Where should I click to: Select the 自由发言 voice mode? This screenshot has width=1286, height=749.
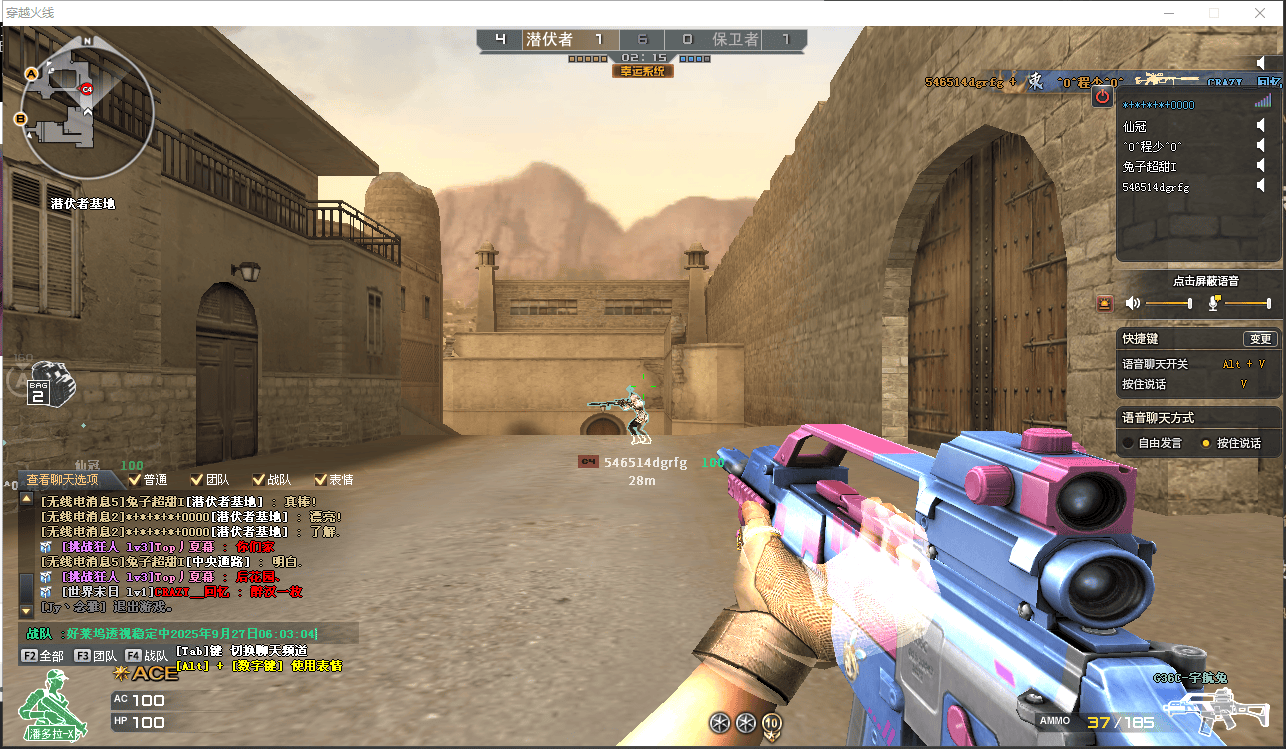1128,443
